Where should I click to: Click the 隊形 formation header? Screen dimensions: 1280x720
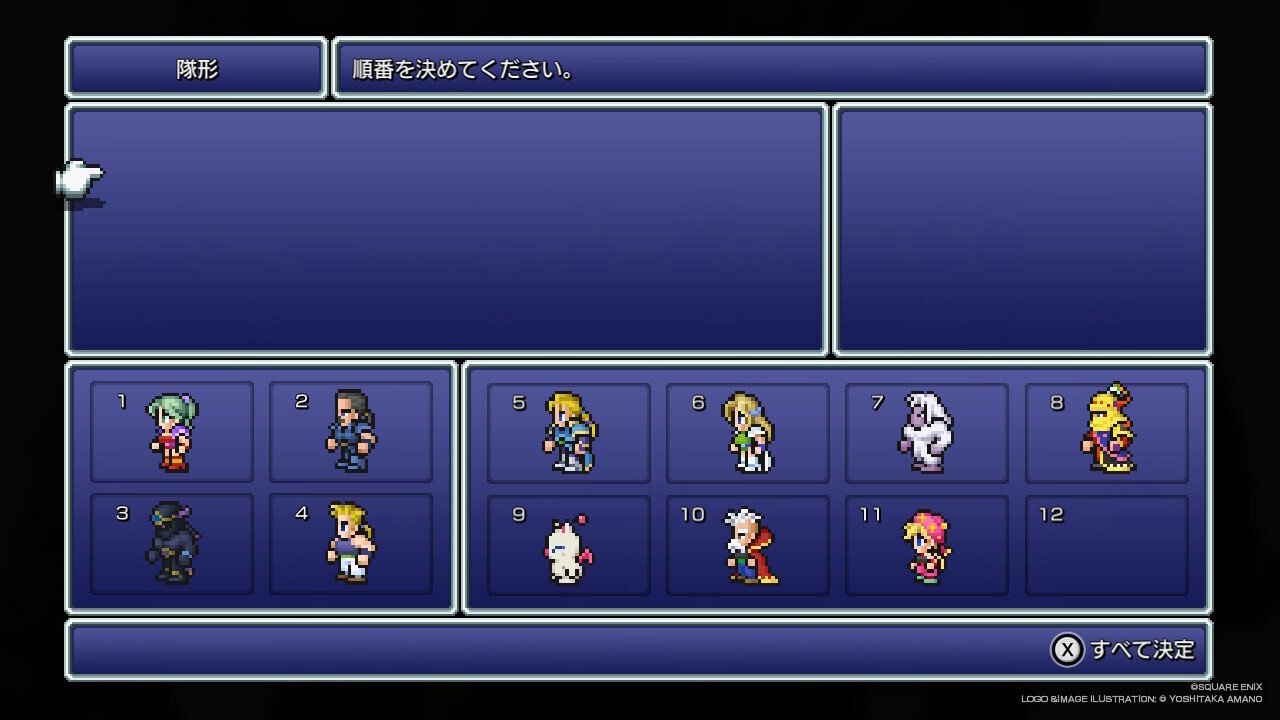pyautogui.click(x=195, y=70)
